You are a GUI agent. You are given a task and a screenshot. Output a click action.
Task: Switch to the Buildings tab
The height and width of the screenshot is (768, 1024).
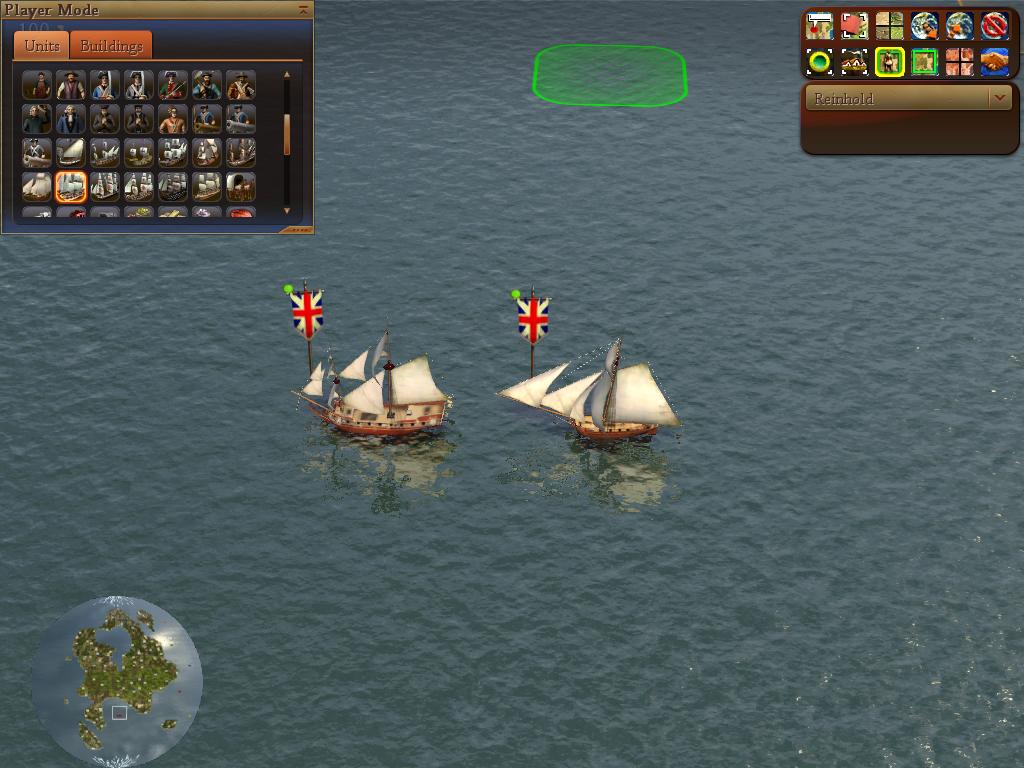pos(111,46)
